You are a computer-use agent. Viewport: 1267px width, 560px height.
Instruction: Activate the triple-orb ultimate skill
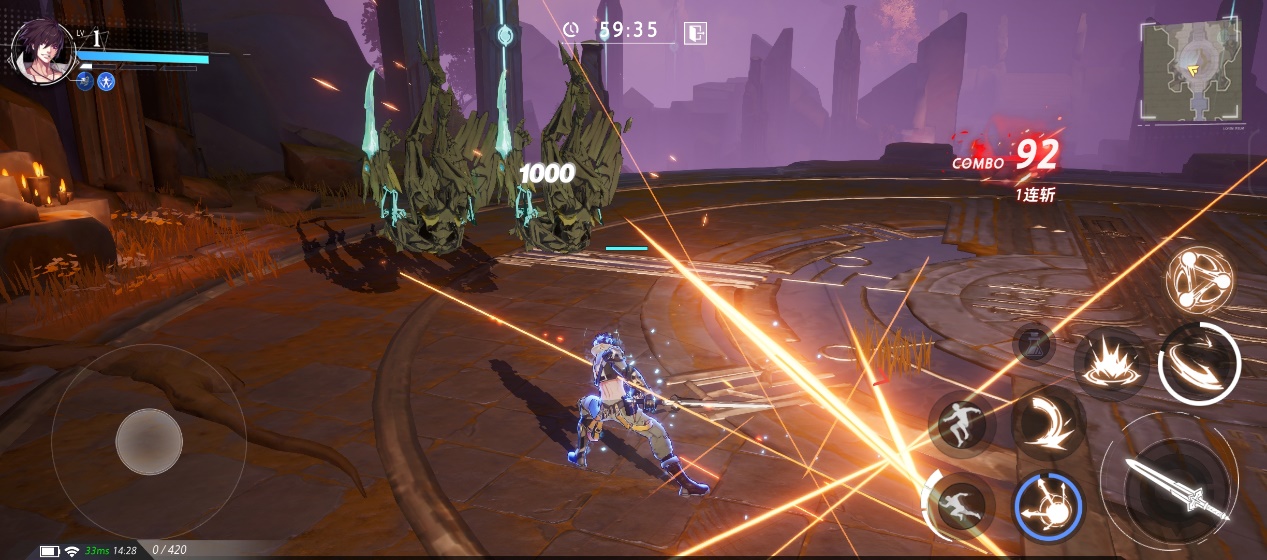pyautogui.click(x=1199, y=280)
